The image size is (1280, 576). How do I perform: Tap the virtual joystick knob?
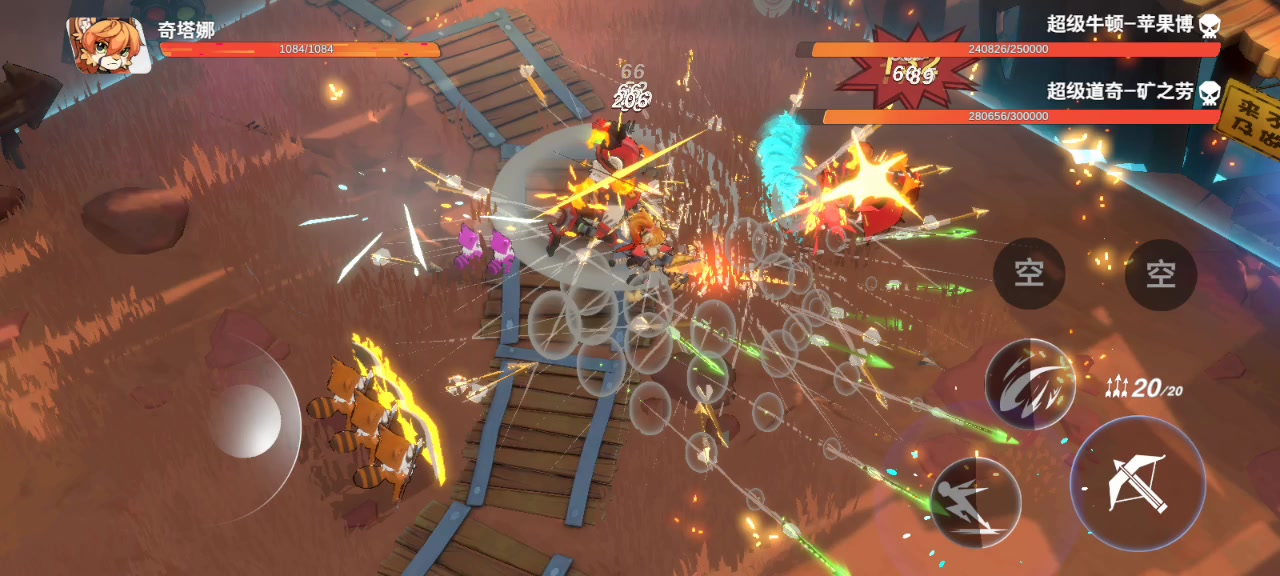point(245,421)
